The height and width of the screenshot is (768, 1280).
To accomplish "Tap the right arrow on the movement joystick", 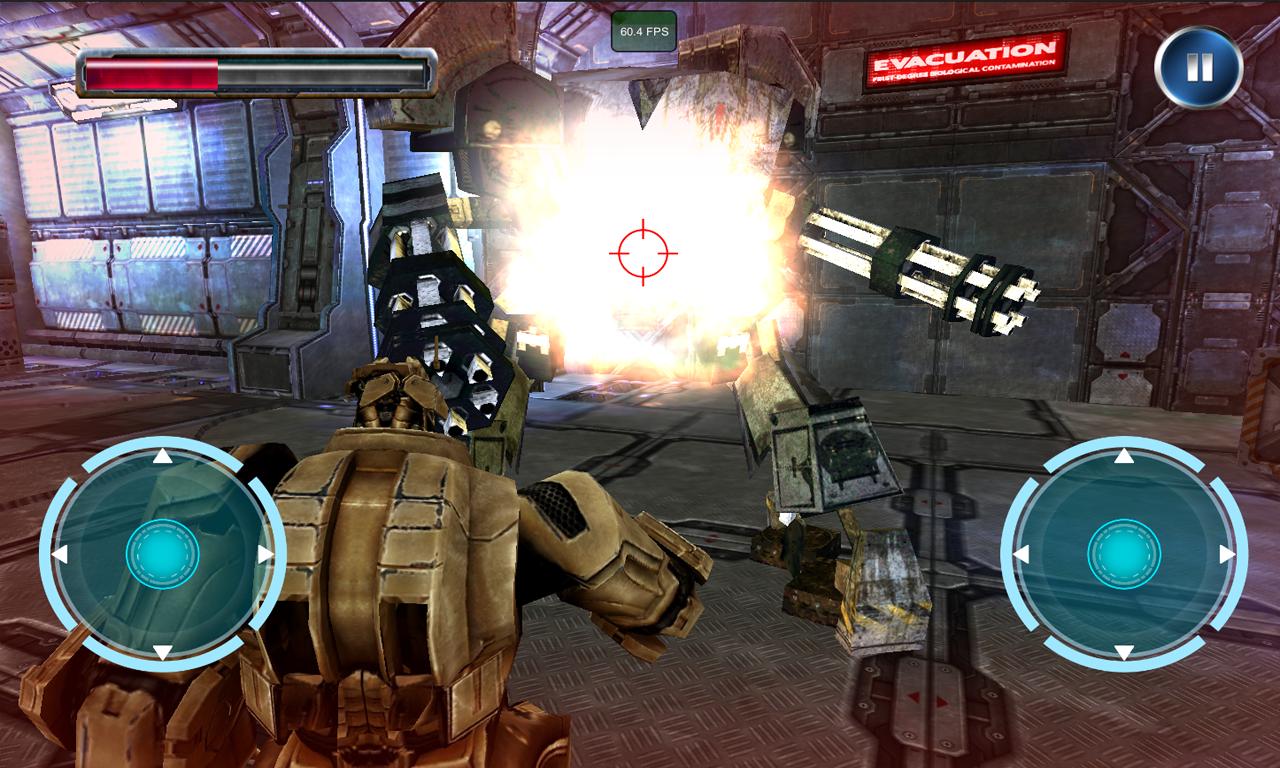I will click(265, 554).
